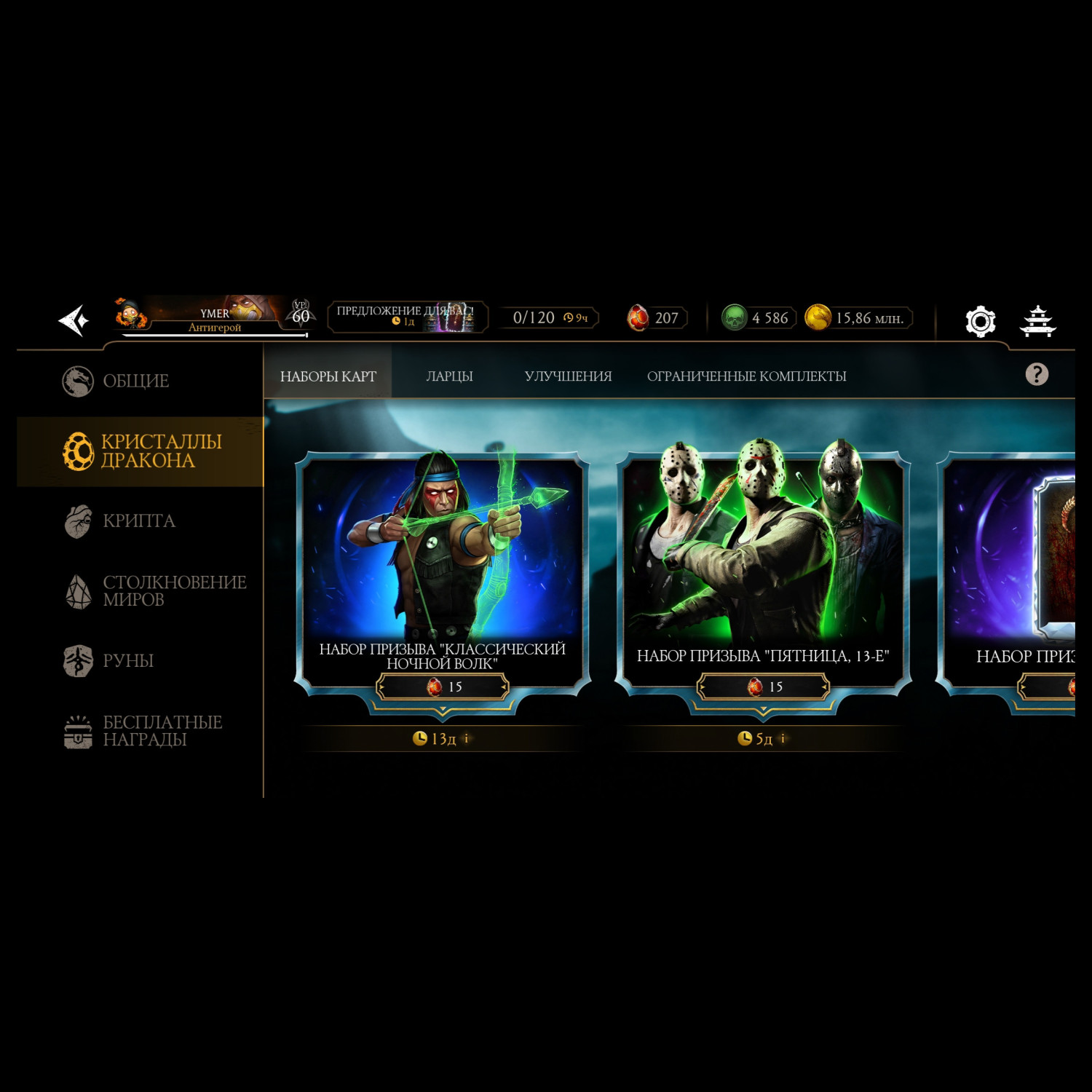Open the special offer banner
Screen dimensions: 1092x1092
pyautogui.click(x=407, y=317)
